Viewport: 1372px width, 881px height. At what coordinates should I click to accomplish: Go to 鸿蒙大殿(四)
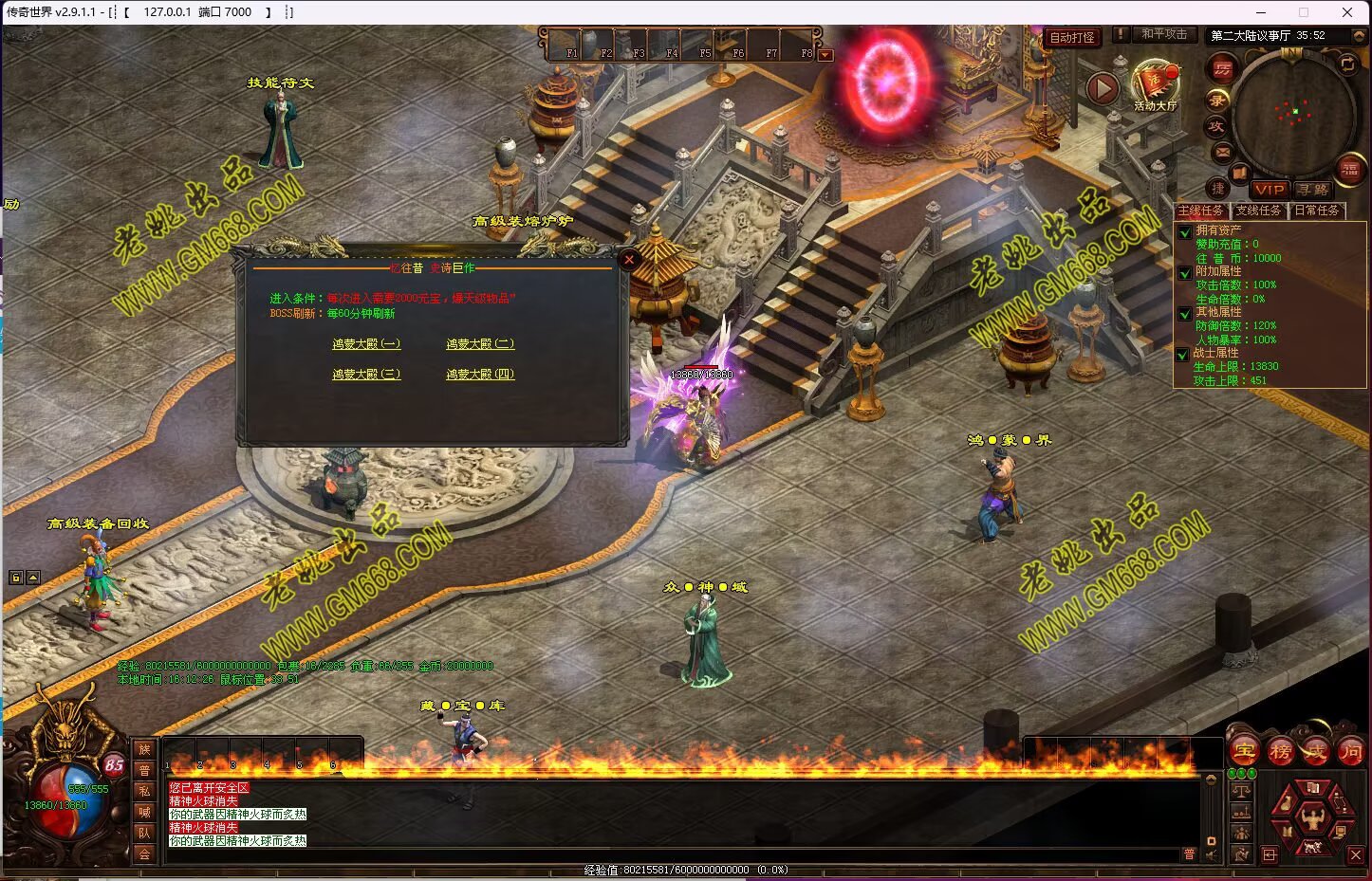480,375
